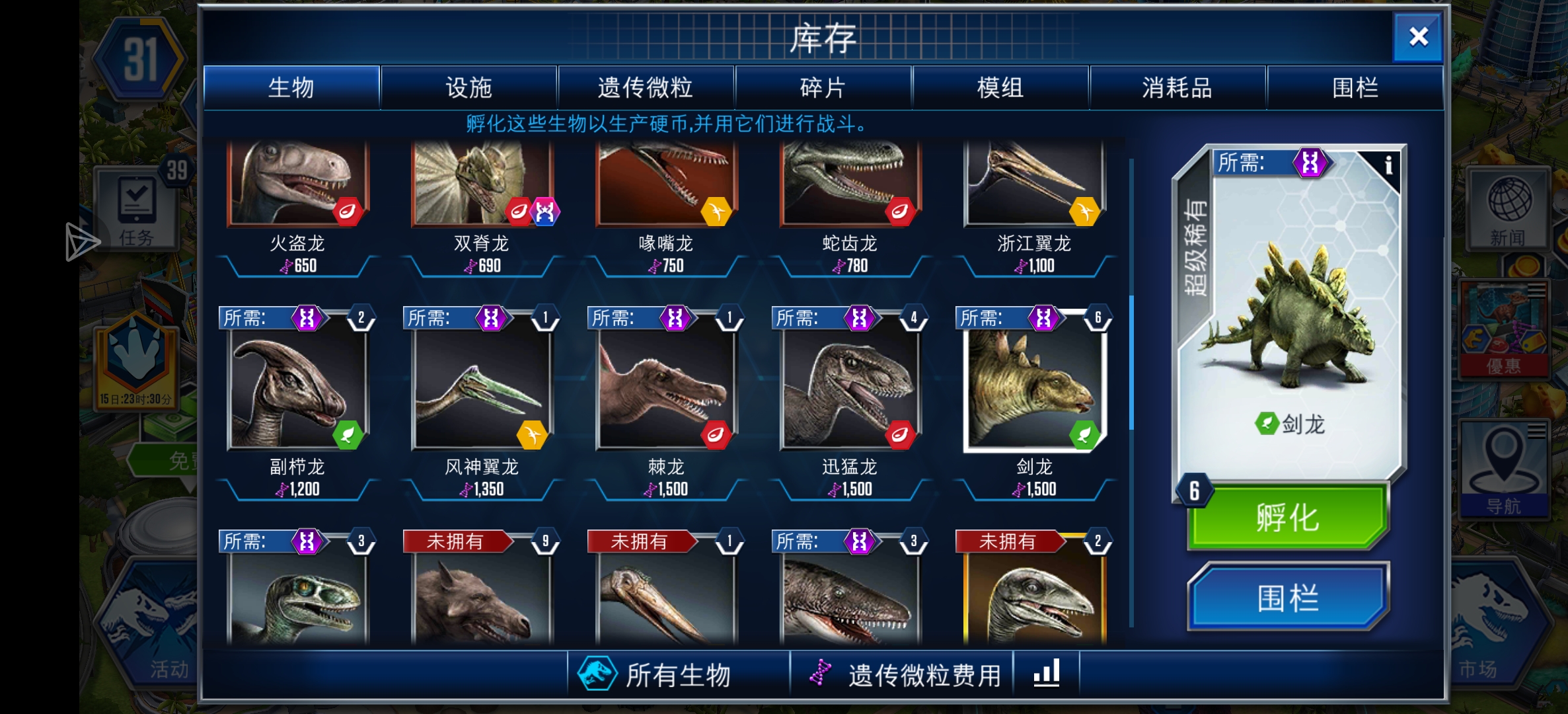
Task: Click the 未拥有 banner on the wolf creature card
Action: [457, 541]
